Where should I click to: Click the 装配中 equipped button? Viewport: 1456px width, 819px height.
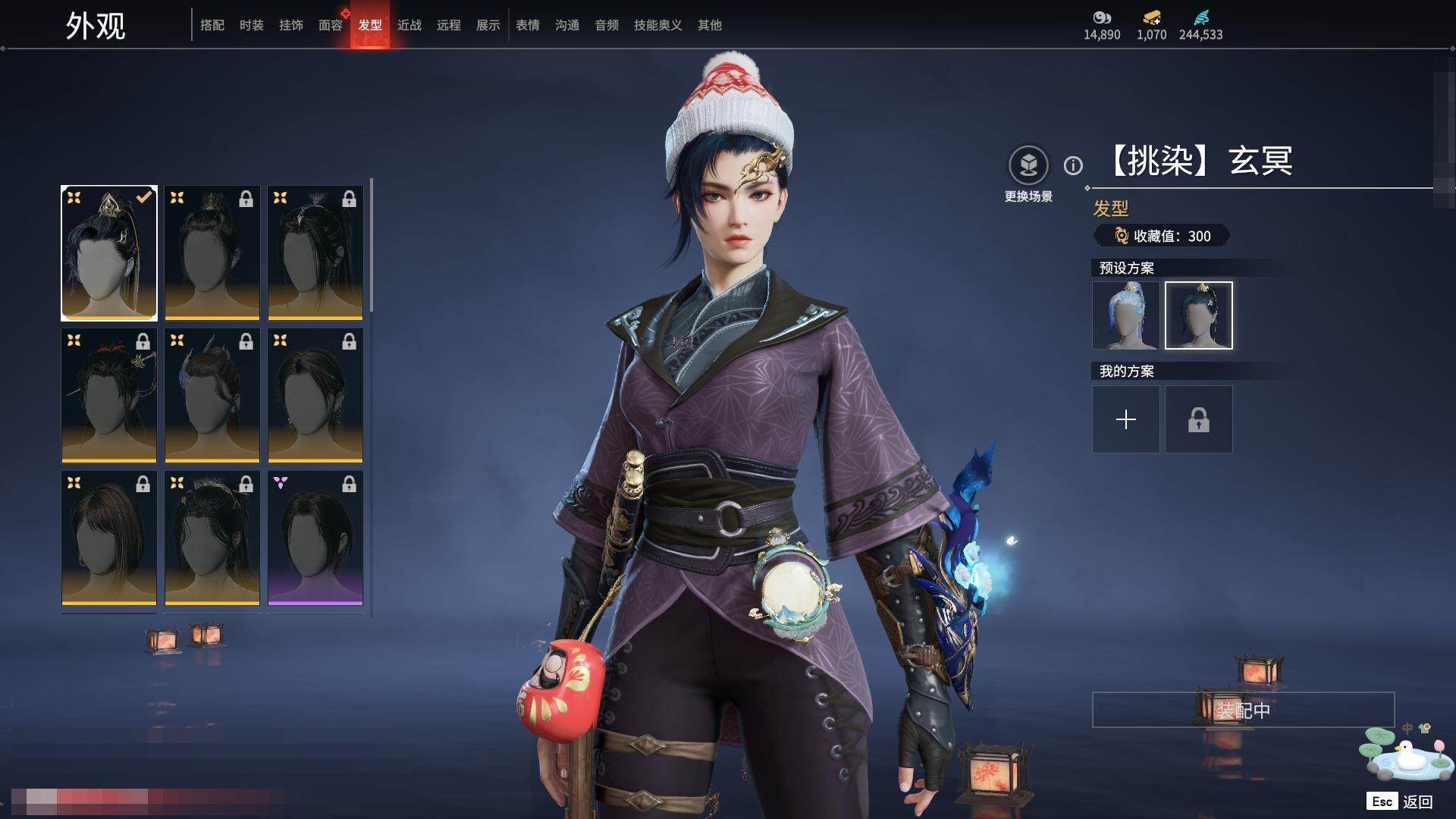tap(1243, 710)
